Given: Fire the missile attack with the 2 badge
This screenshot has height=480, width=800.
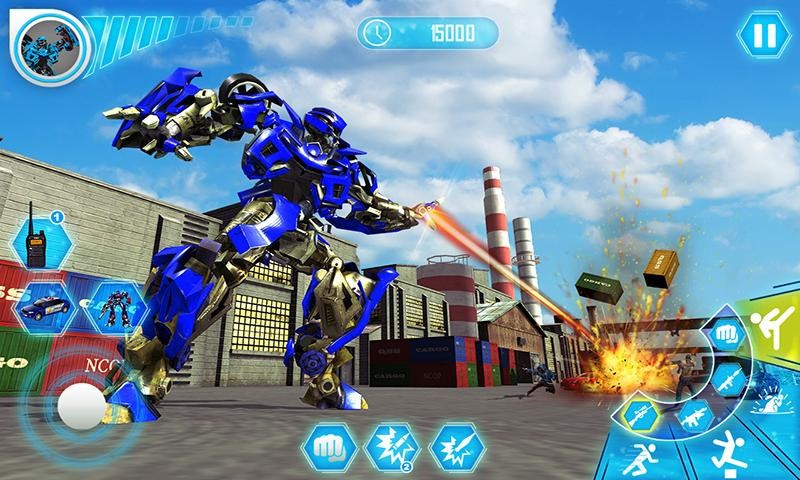Looking at the screenshot, I should tap(393, 446).
